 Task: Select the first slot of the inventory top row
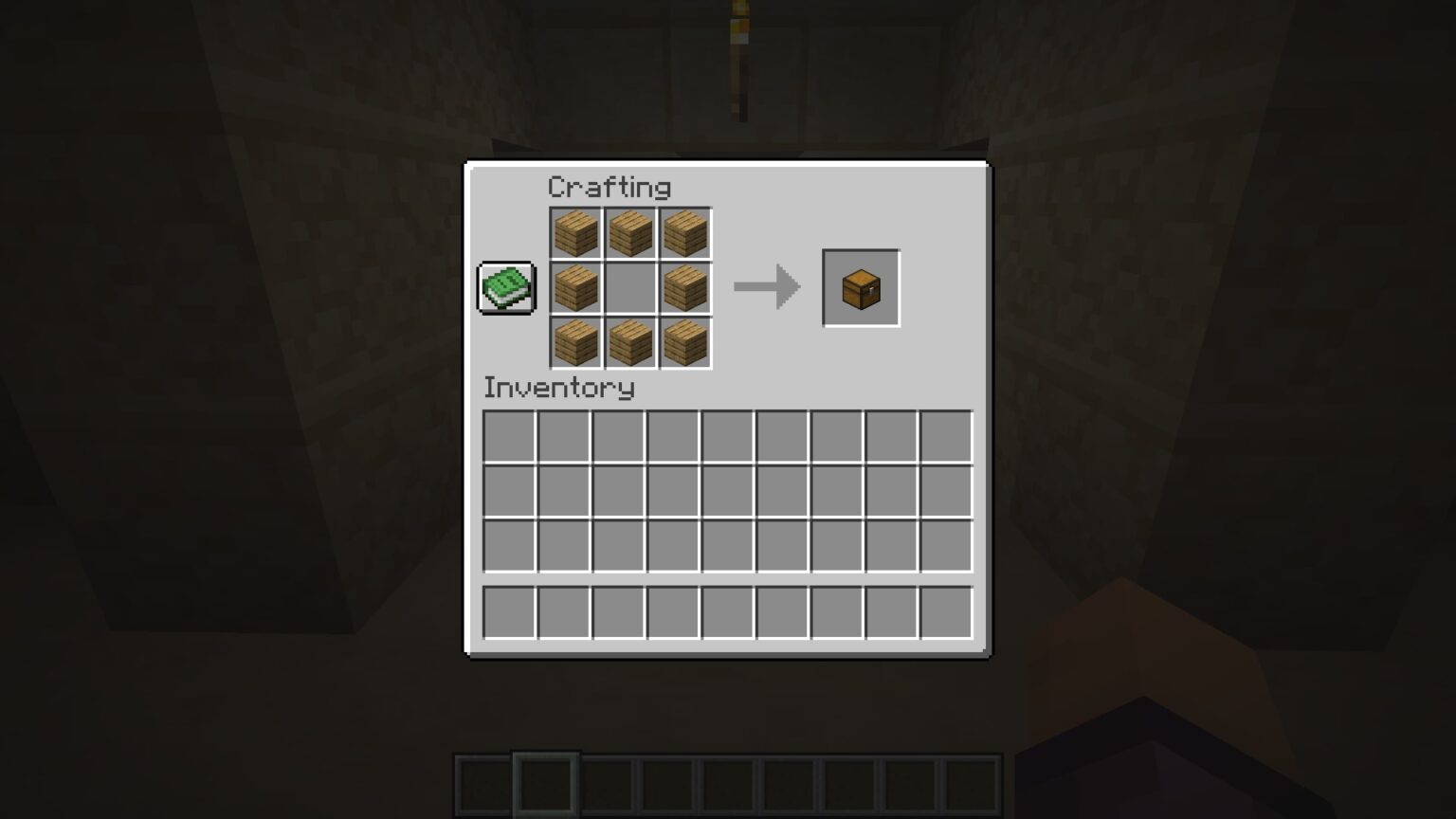point(509,434)
